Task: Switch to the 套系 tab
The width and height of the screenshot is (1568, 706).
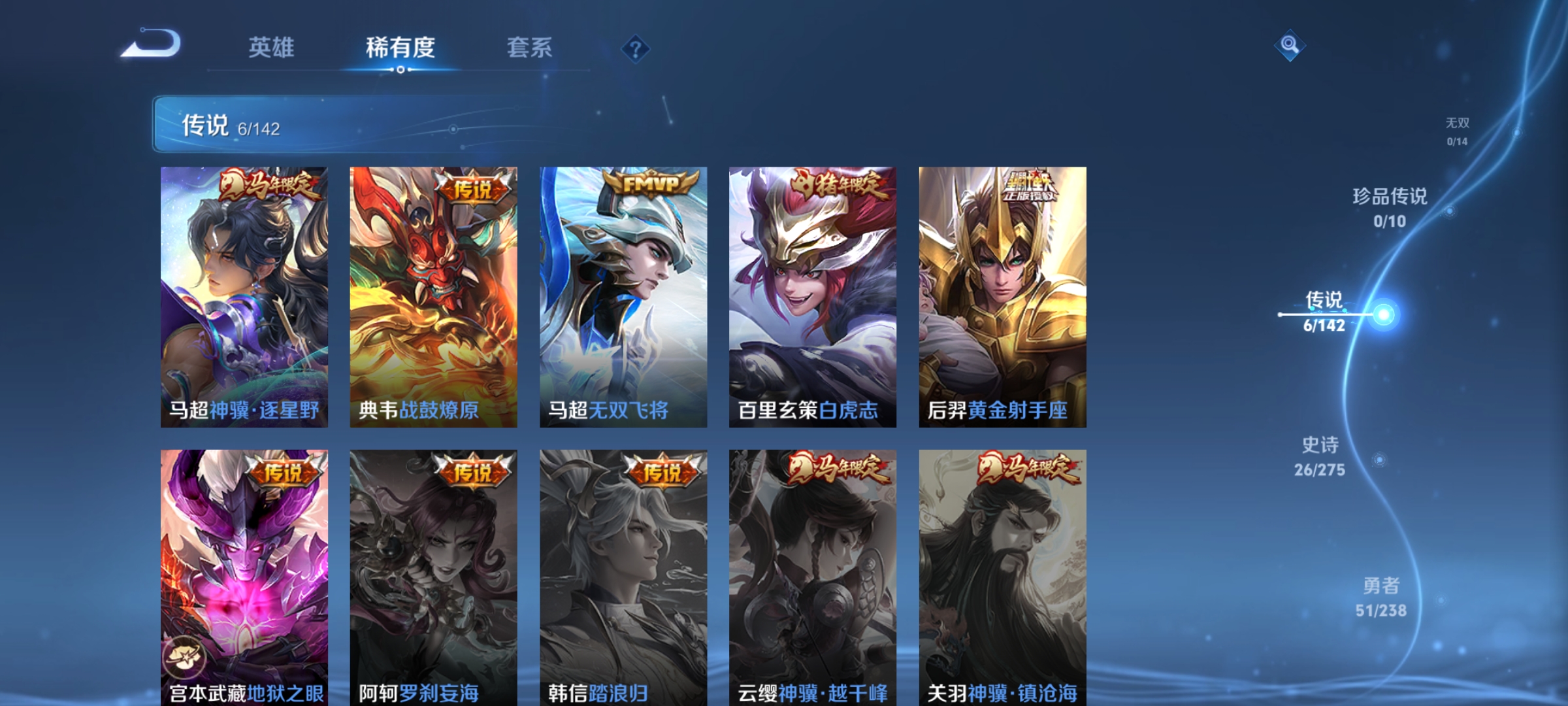Action: point(529,47)
